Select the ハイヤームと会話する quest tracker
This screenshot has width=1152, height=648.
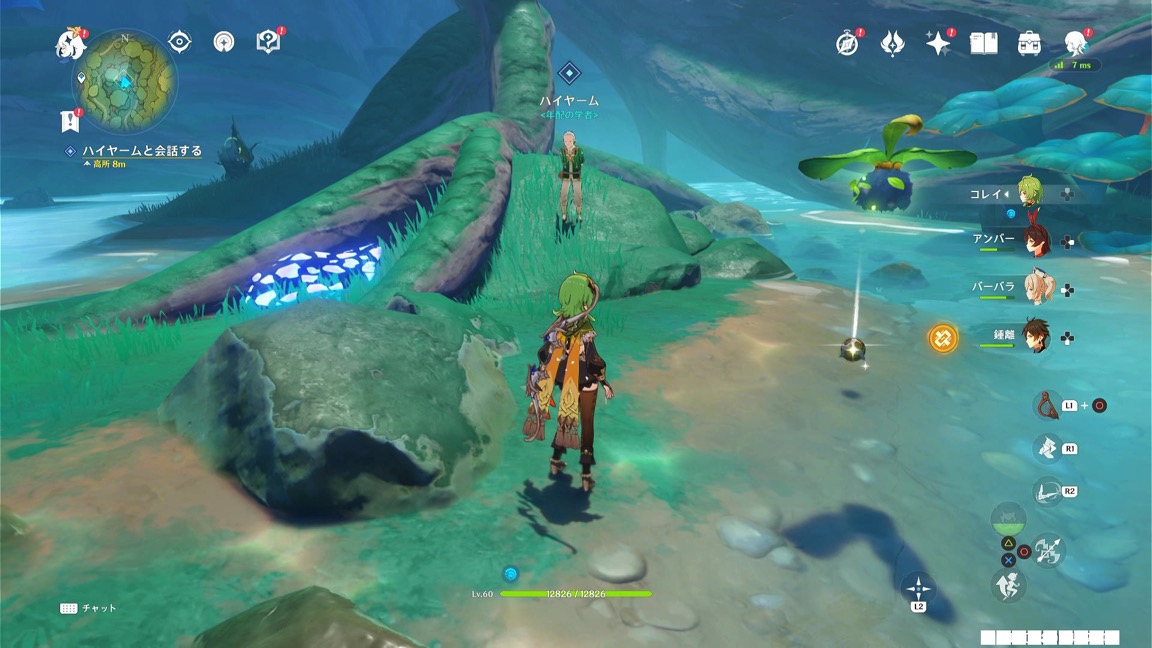(x=141, y=151)
